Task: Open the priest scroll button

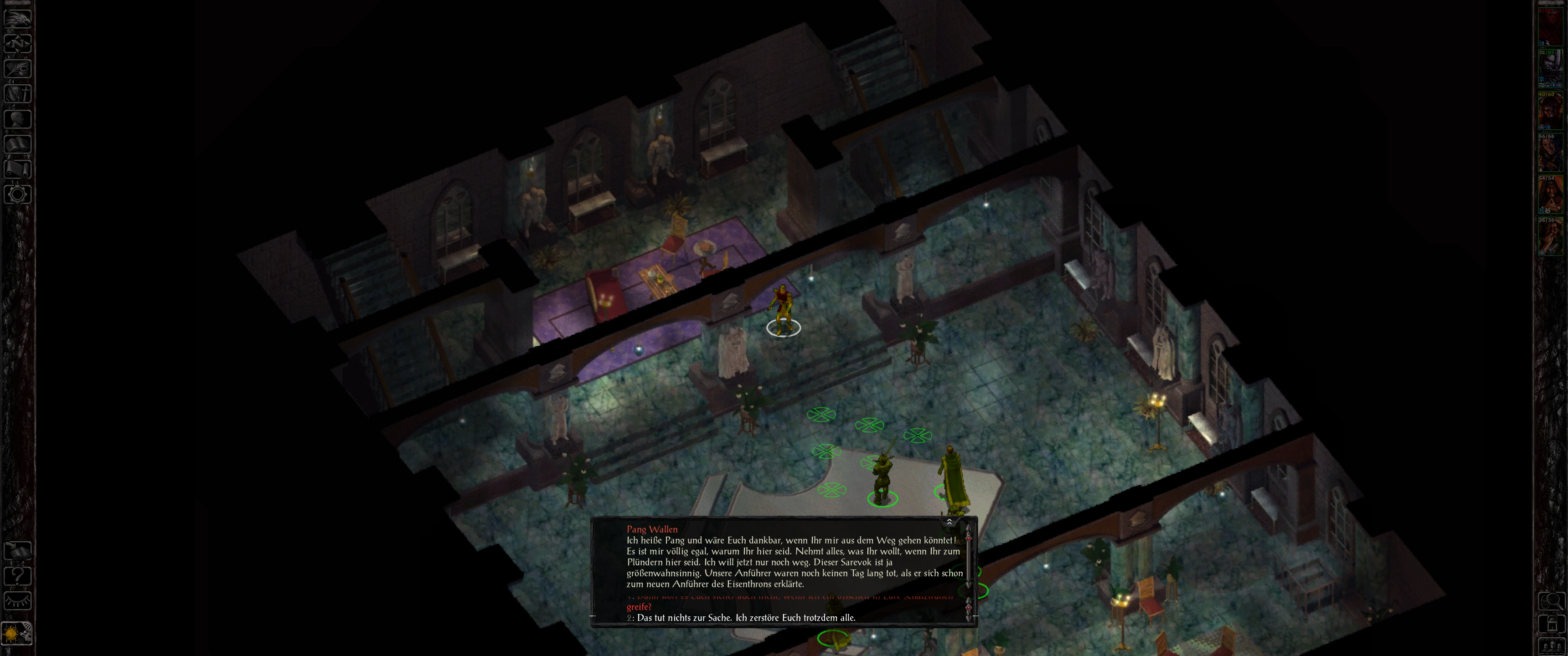Action: point(17,169)
